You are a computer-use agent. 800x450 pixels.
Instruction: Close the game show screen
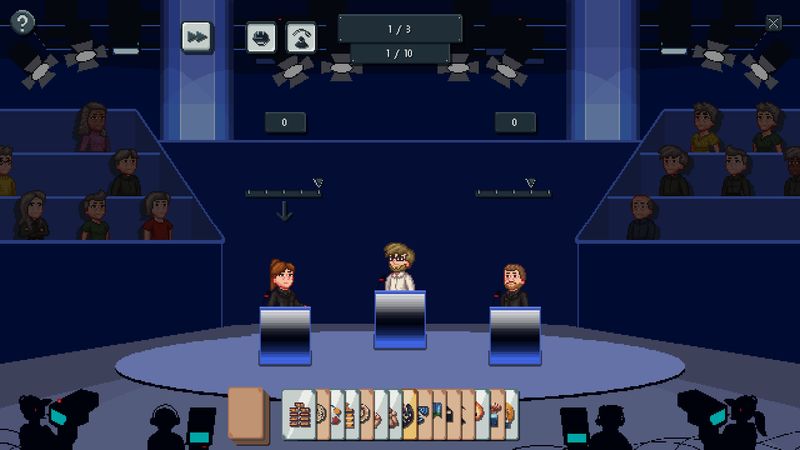click(x=773, y=23)
